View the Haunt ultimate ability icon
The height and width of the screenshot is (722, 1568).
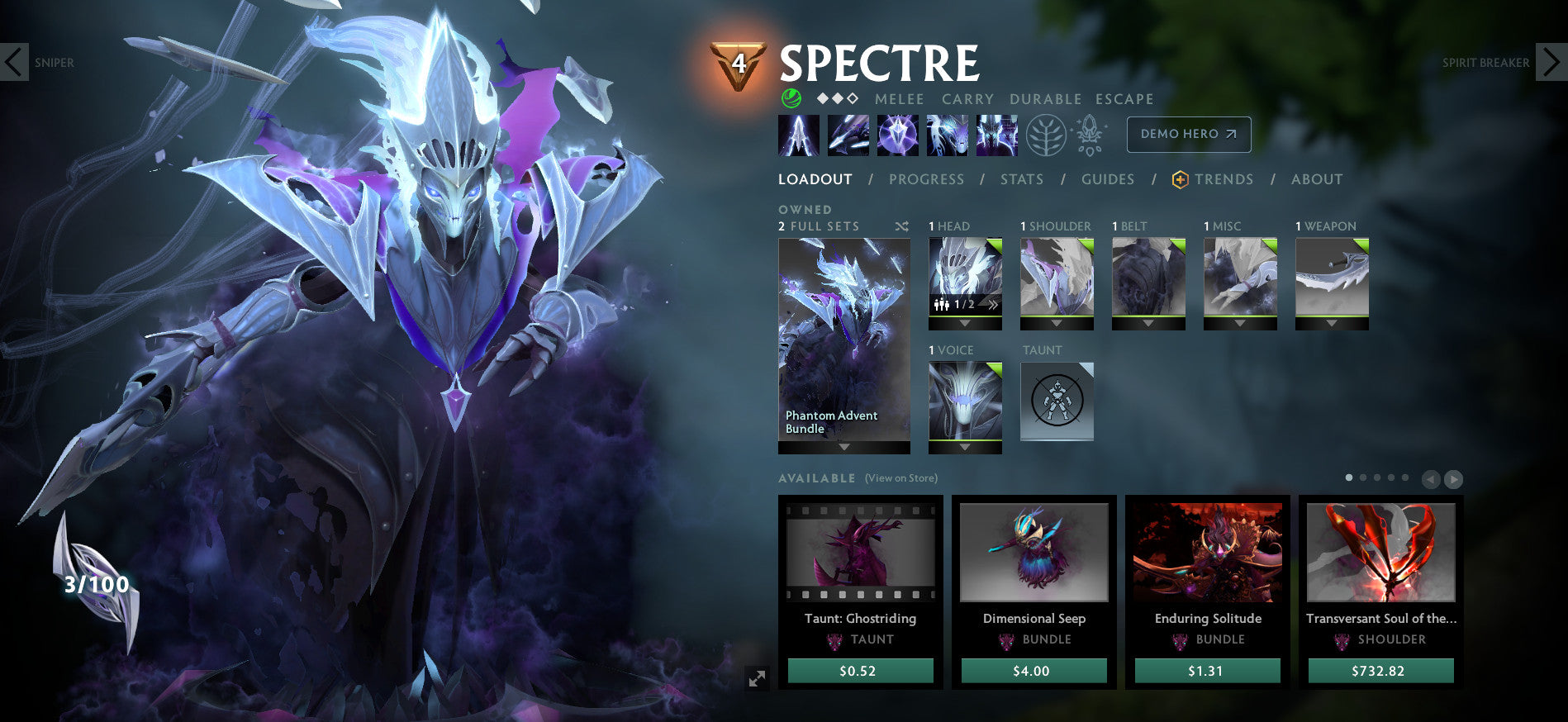995,135
